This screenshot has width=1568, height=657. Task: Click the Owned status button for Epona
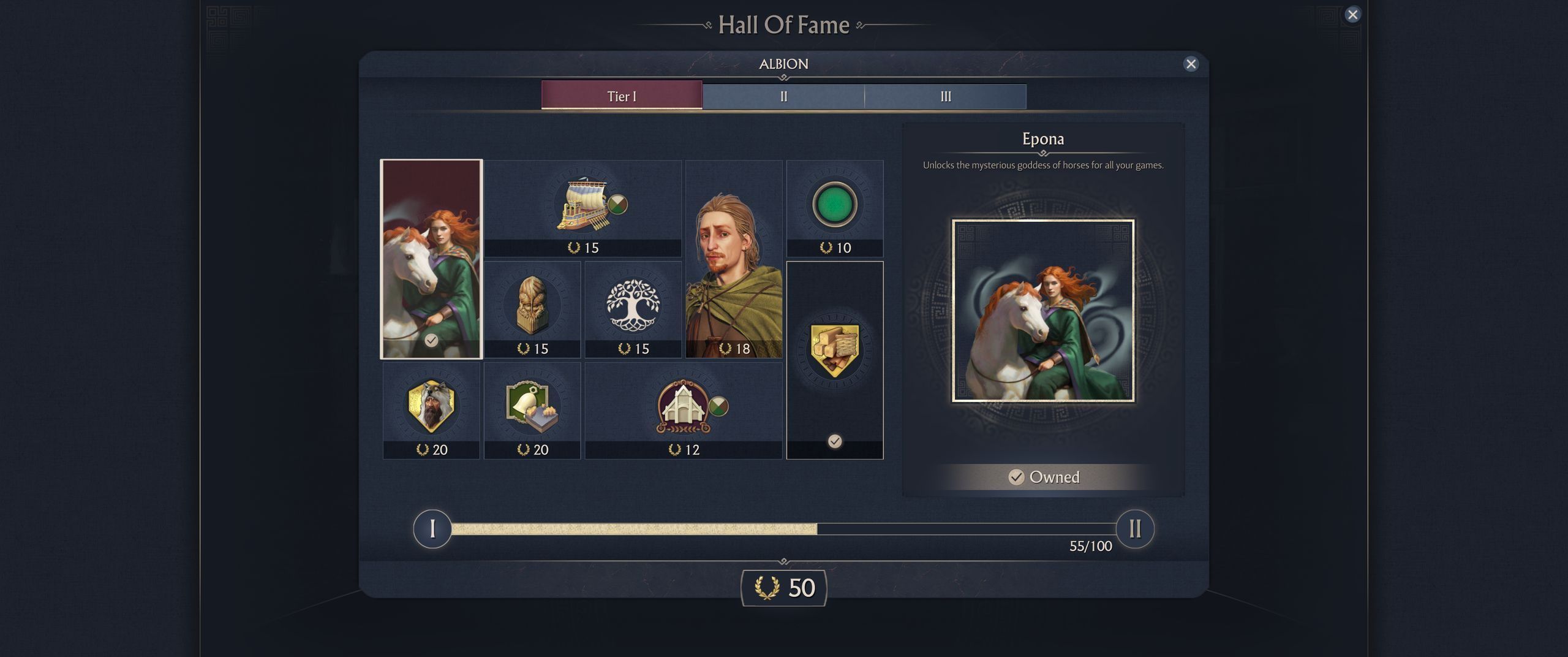point(1043,477)
